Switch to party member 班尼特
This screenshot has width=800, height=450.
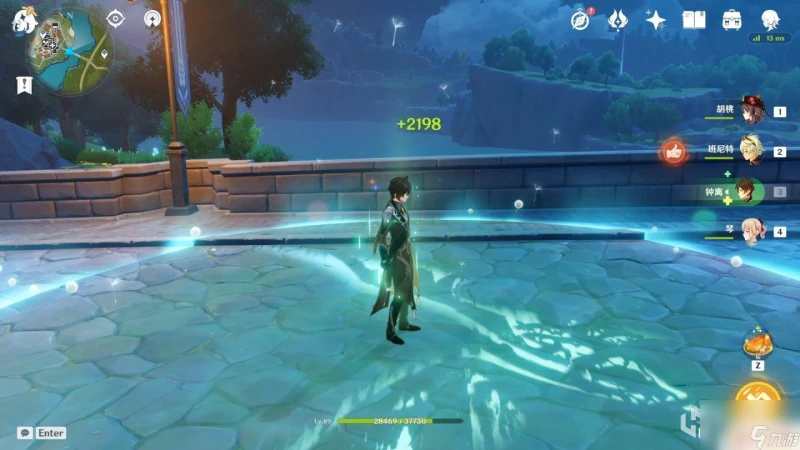pyautogui.click(x=748, y=152)
